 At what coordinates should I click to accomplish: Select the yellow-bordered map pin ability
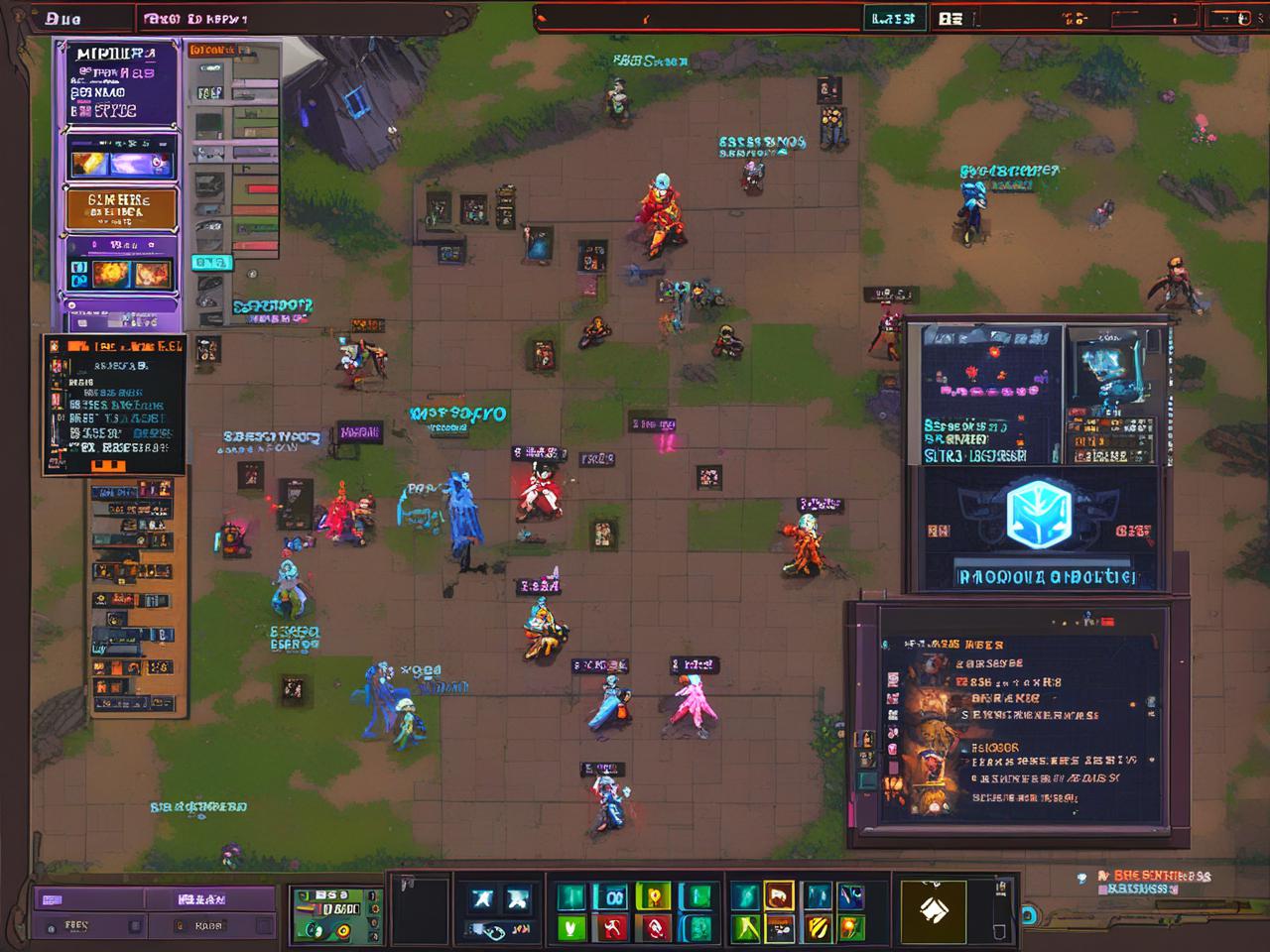pos(654,896)
